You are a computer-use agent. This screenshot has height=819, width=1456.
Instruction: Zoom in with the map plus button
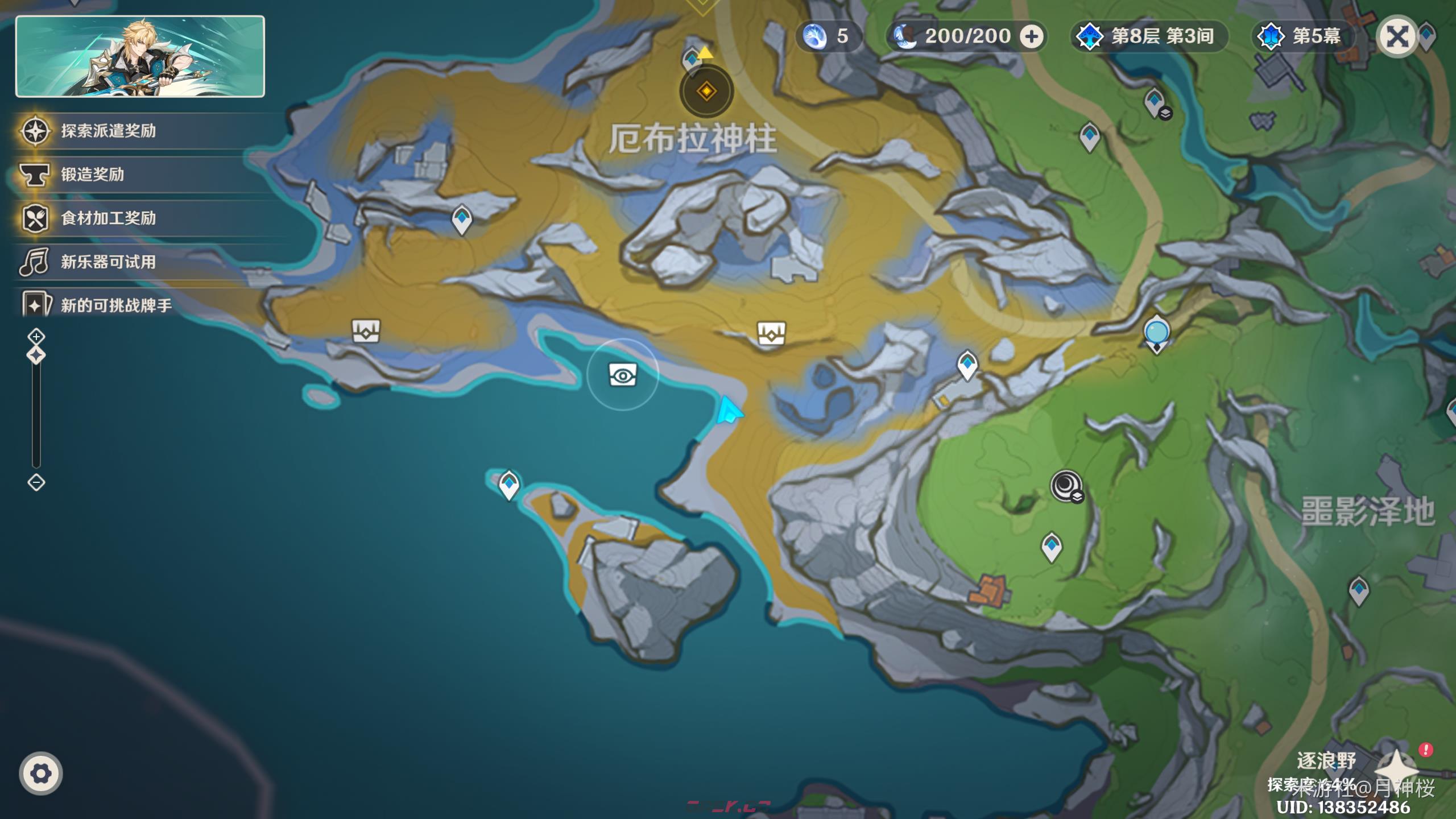pyautogui.click(x=36, y=337)
